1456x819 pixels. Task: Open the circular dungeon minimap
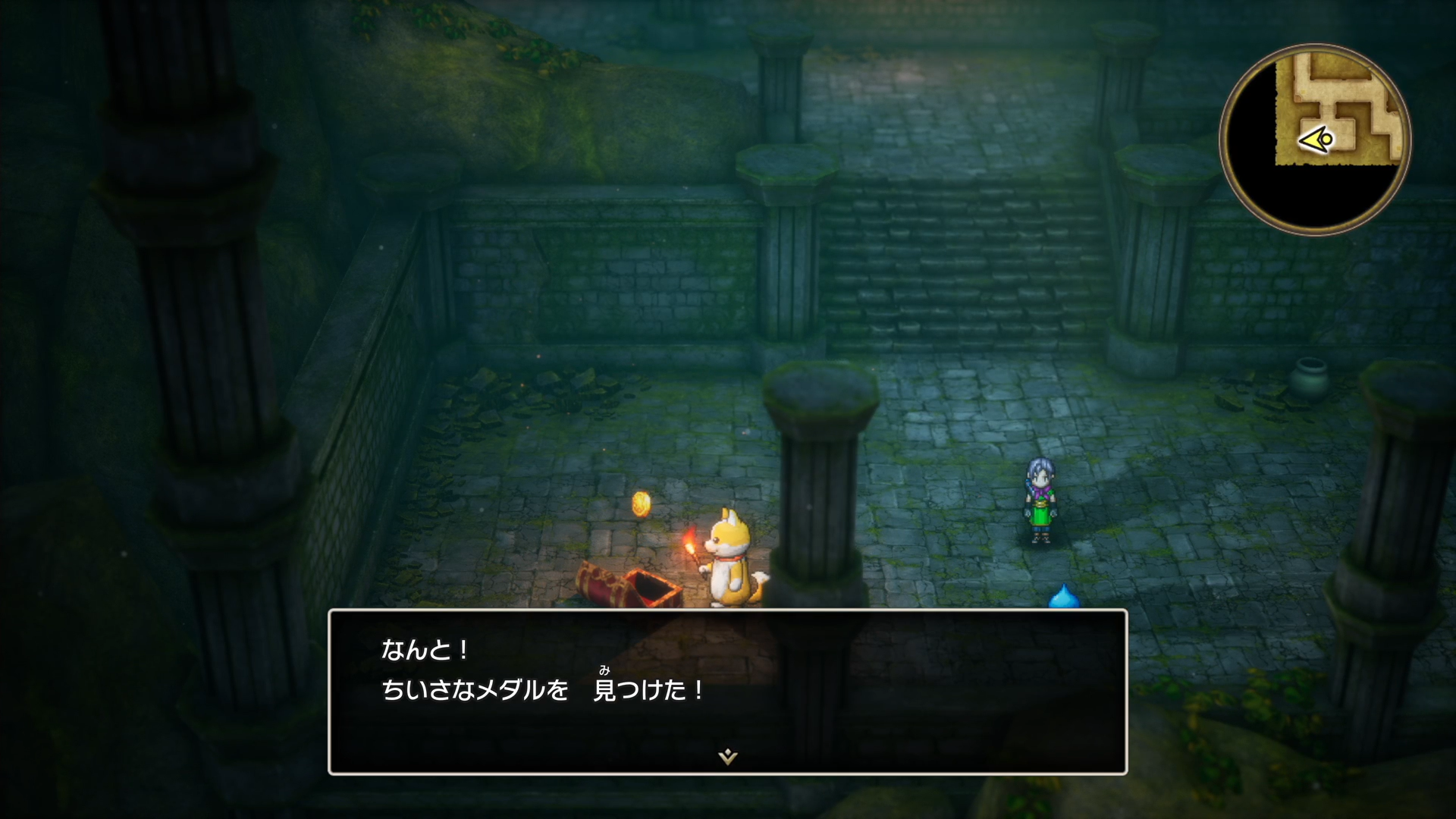(1314, 140)
